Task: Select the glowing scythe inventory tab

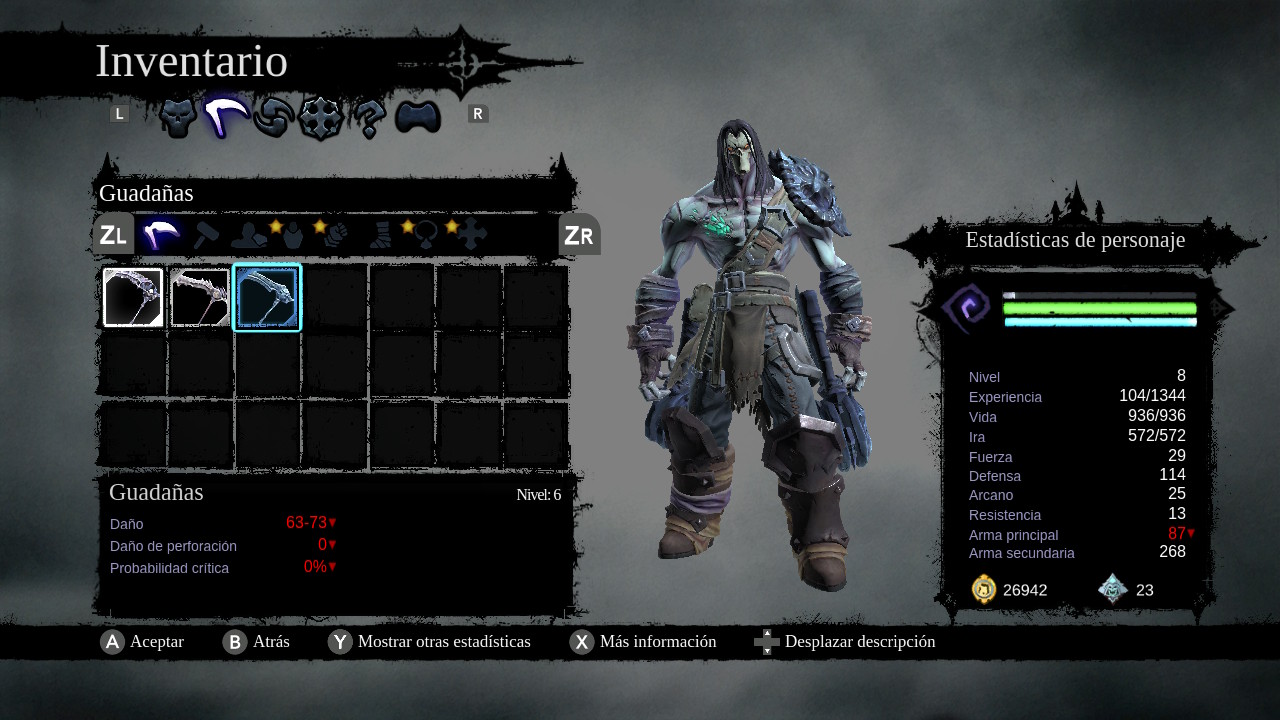Action: pos(227,118)
